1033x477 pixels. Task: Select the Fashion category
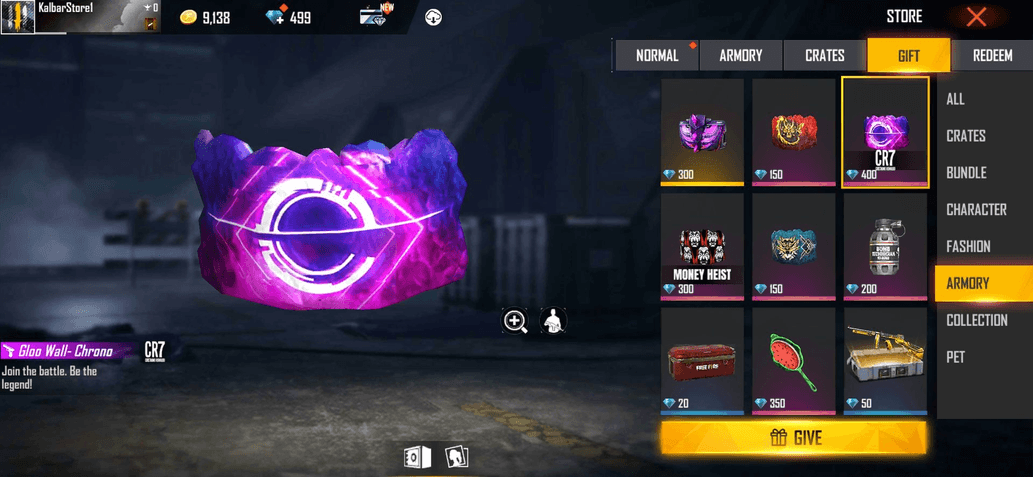[x=968, y=247]
